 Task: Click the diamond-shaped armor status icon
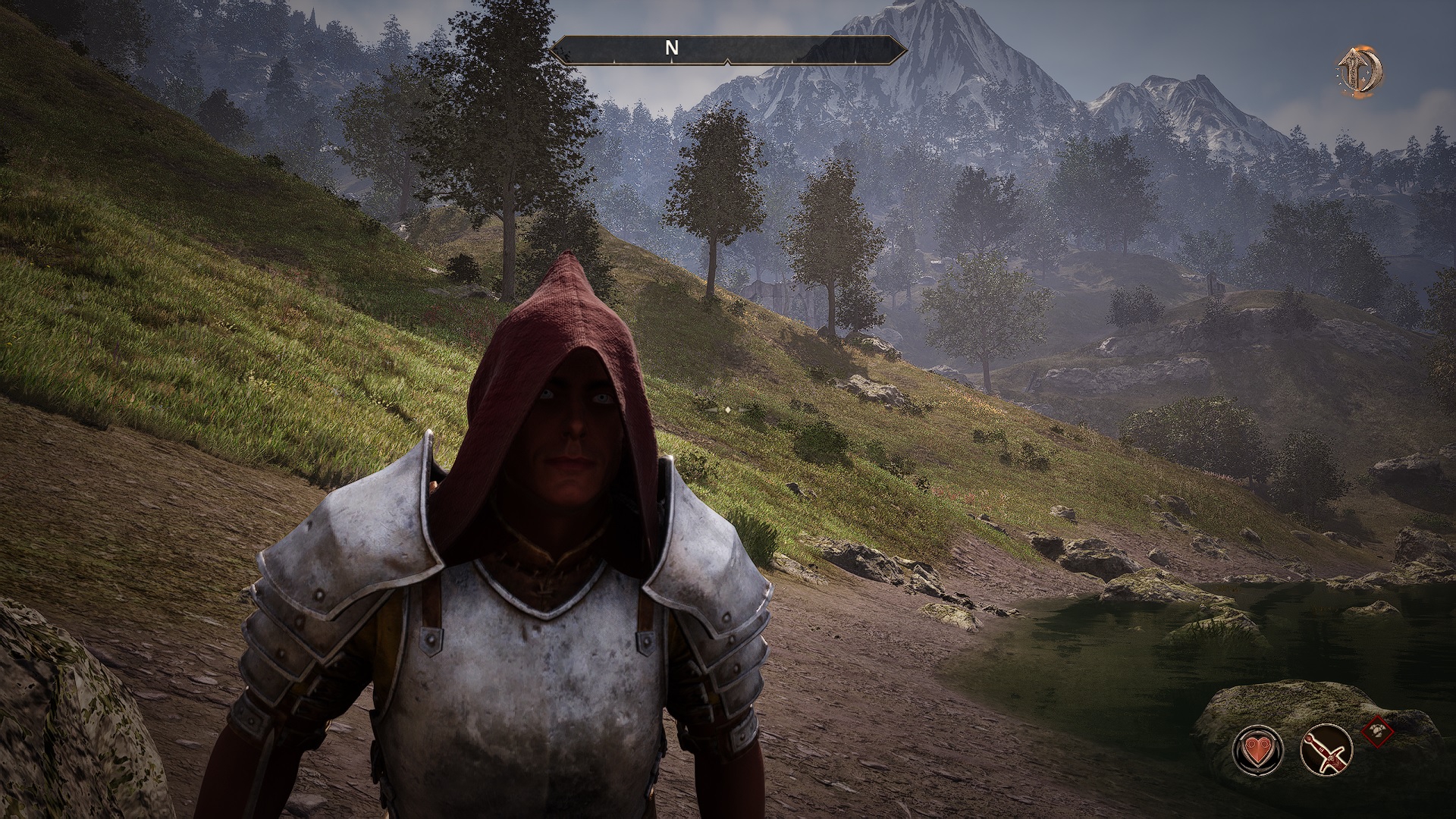(1378, 731)
